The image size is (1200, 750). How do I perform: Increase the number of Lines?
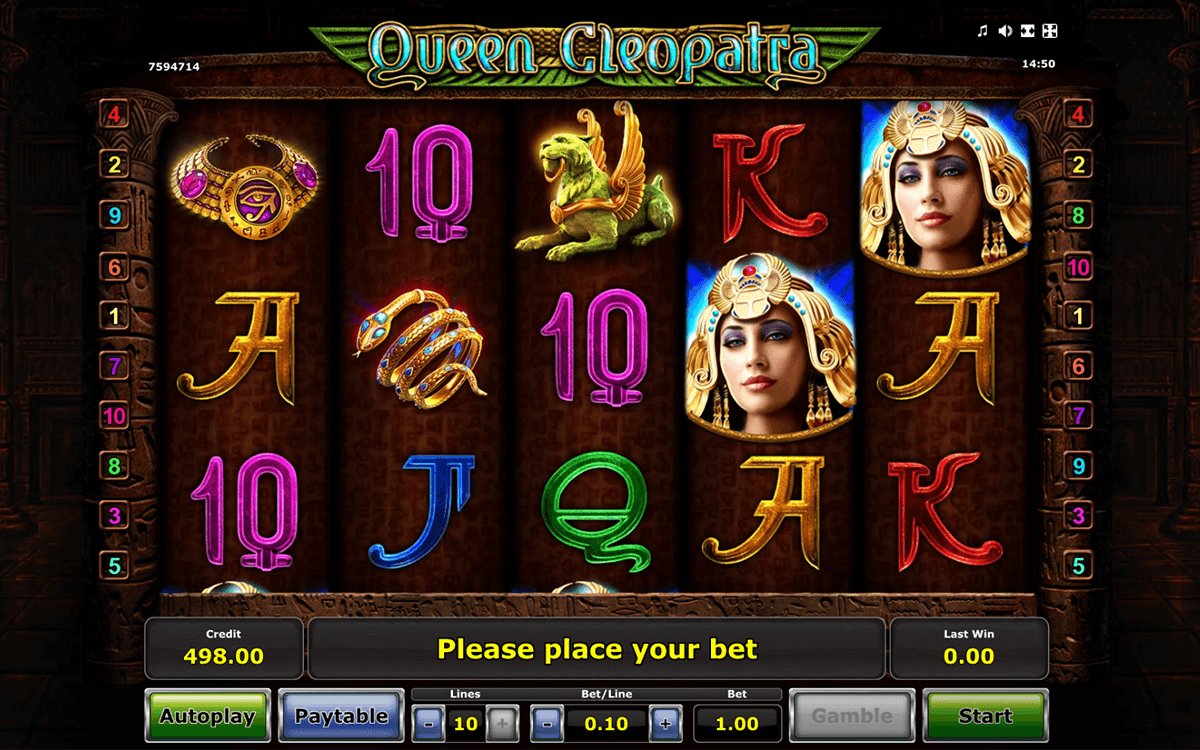coord(502,723)
